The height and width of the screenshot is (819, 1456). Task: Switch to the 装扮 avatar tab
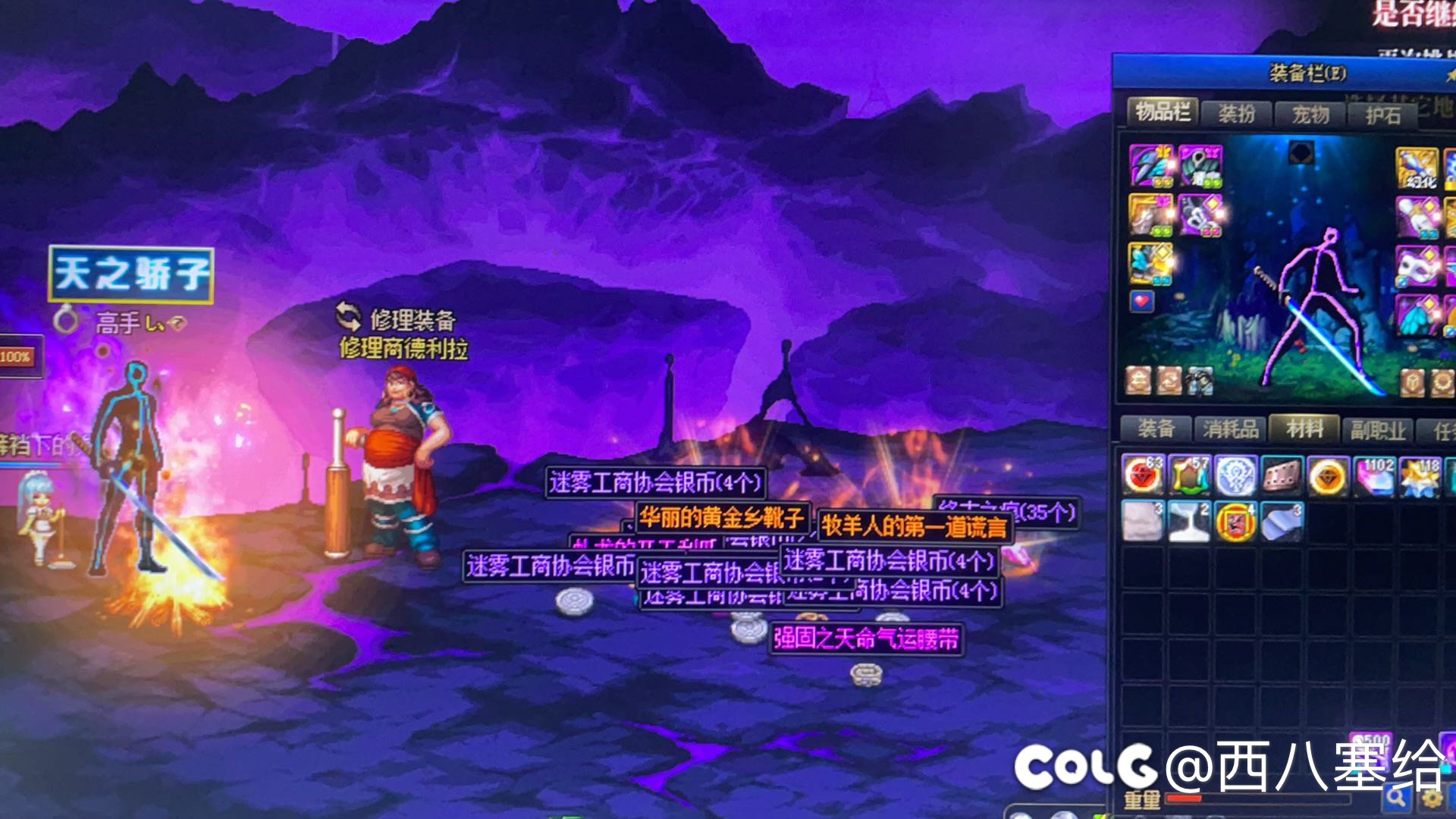coord(1237,112)
